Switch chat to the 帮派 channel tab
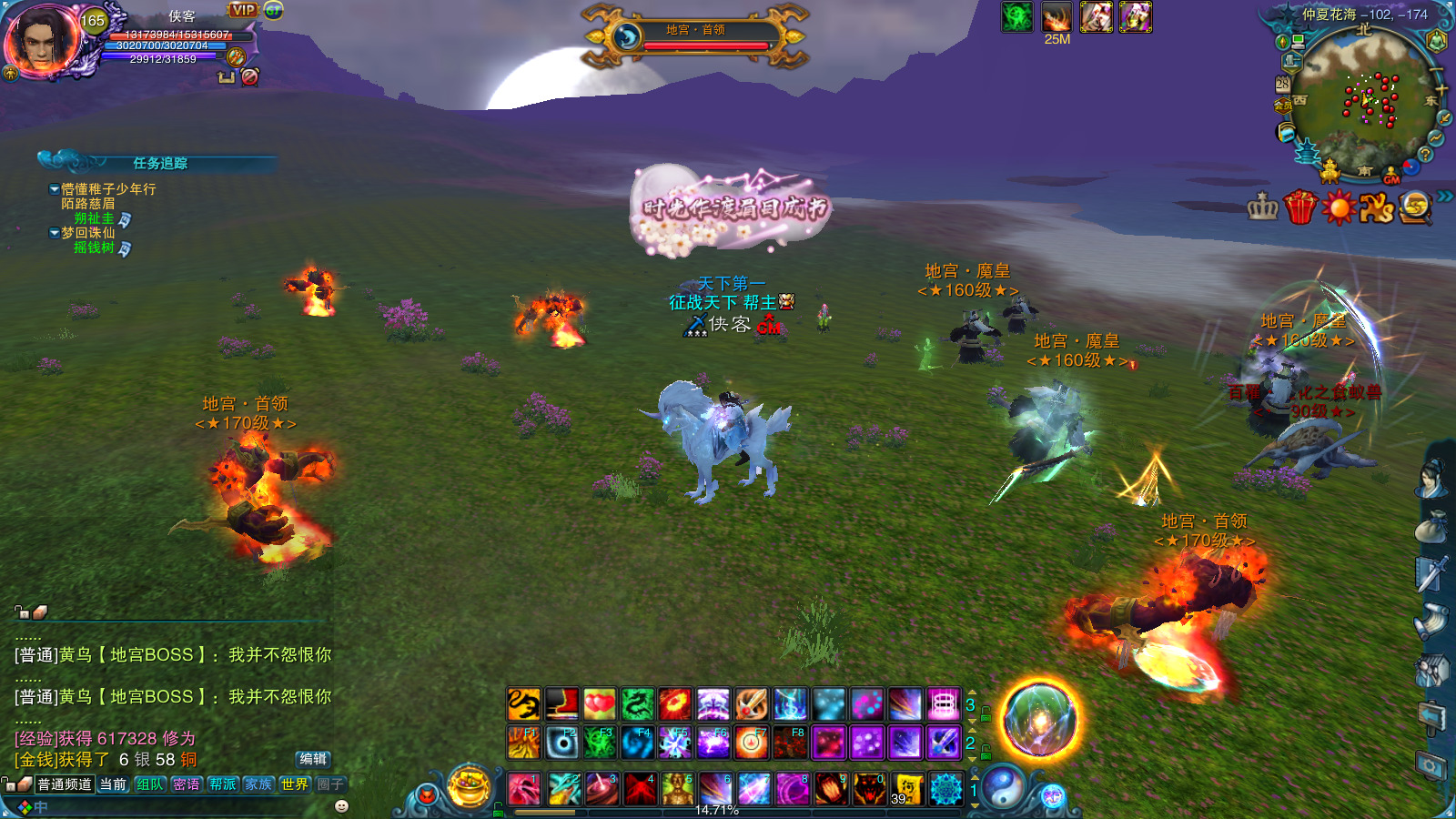This screenshot has width=1456, height=819. pos(222,784)
